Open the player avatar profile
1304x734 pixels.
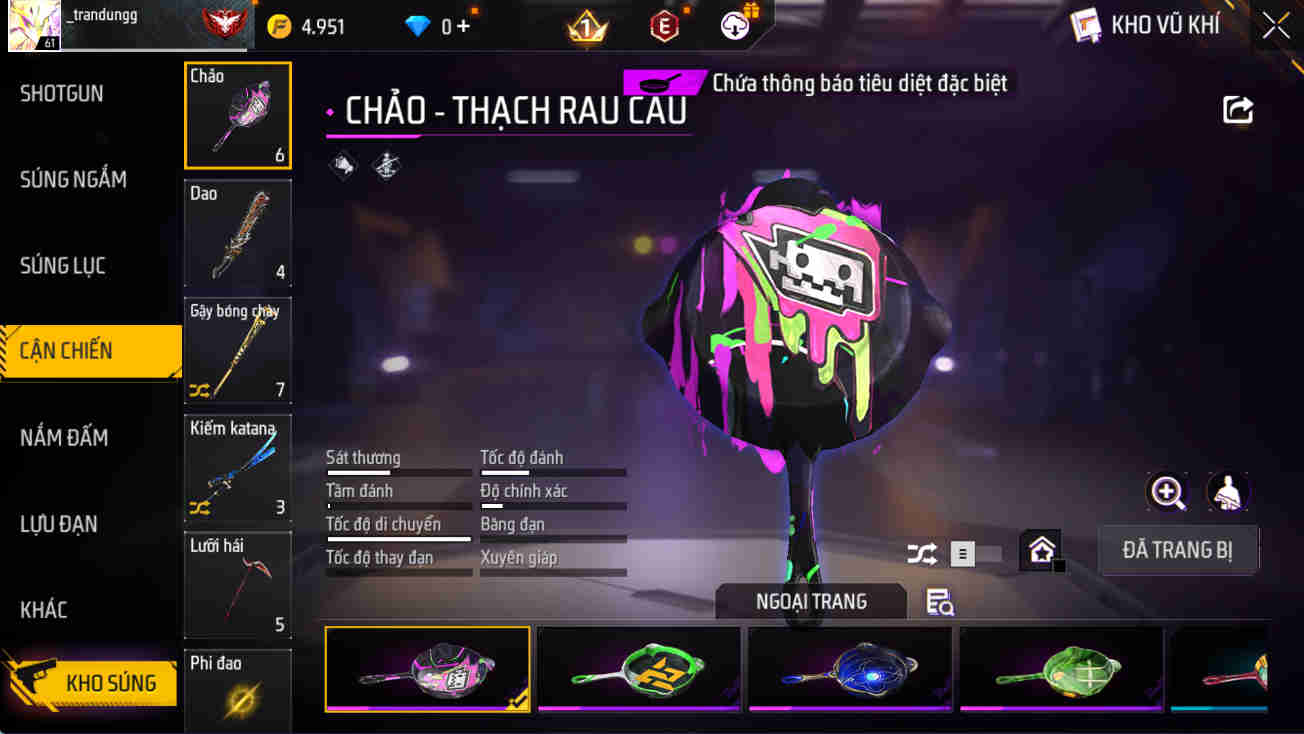point(33,26)
